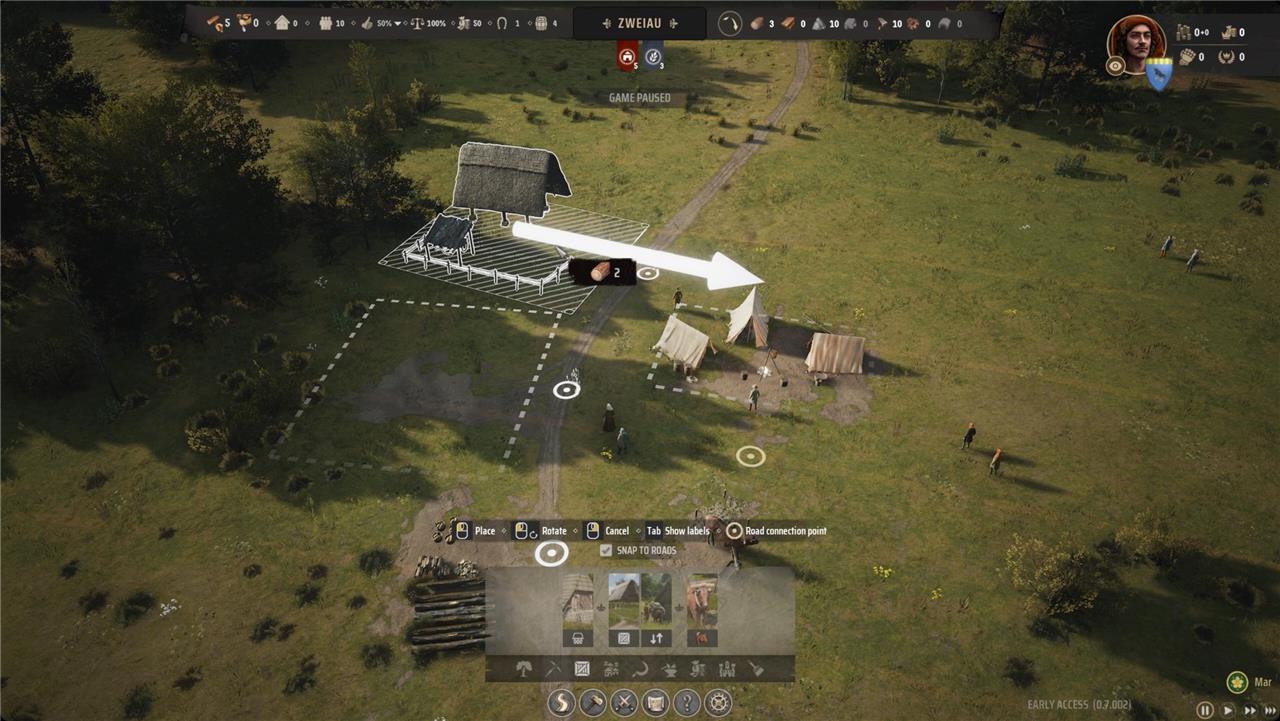Open the map scroll button
The width and height of the screenshot is (1280, 721).
point(655,703)
